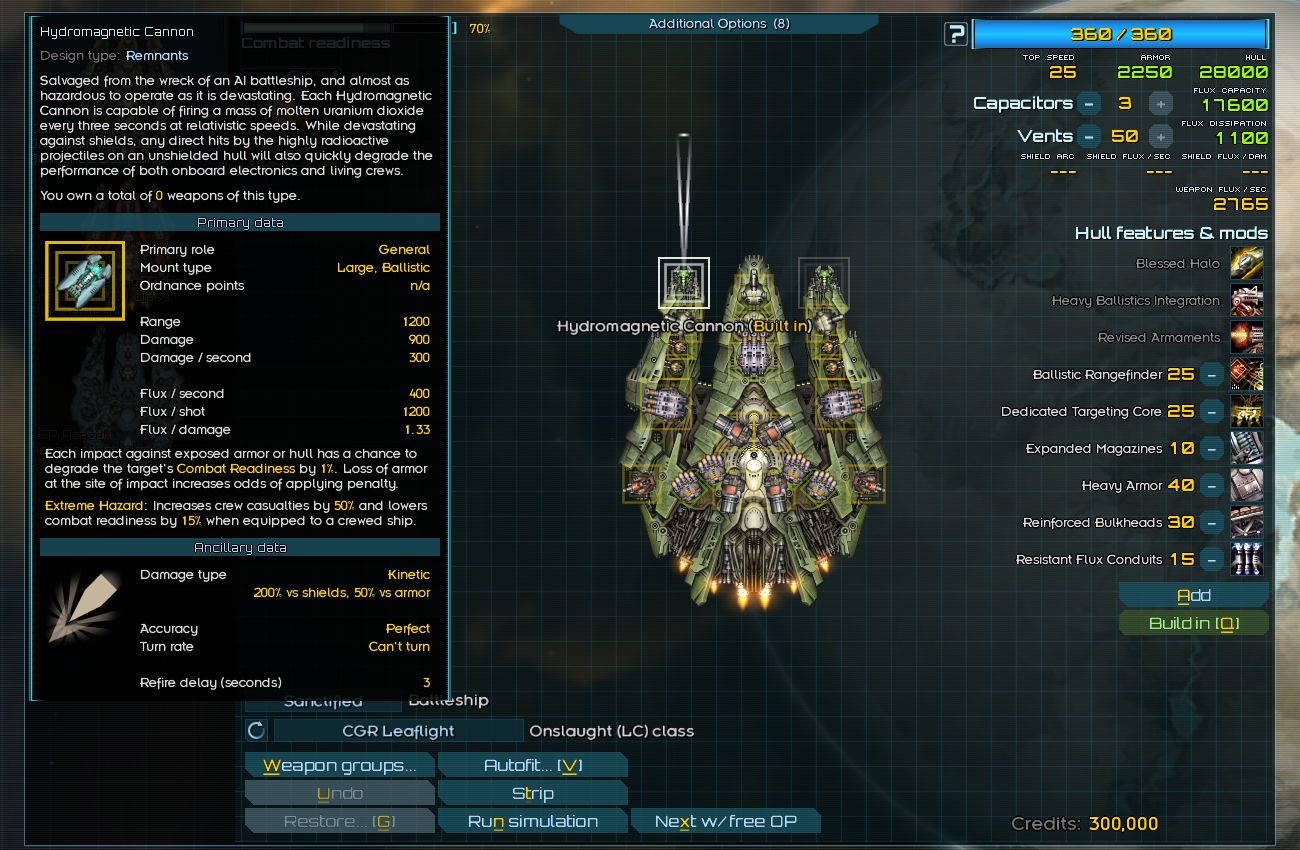The height and width of the screenshot is (850, 1300).
Task: Remove the Ballistic Rangefinder hullmod
Action: [x=1211, y=375]
